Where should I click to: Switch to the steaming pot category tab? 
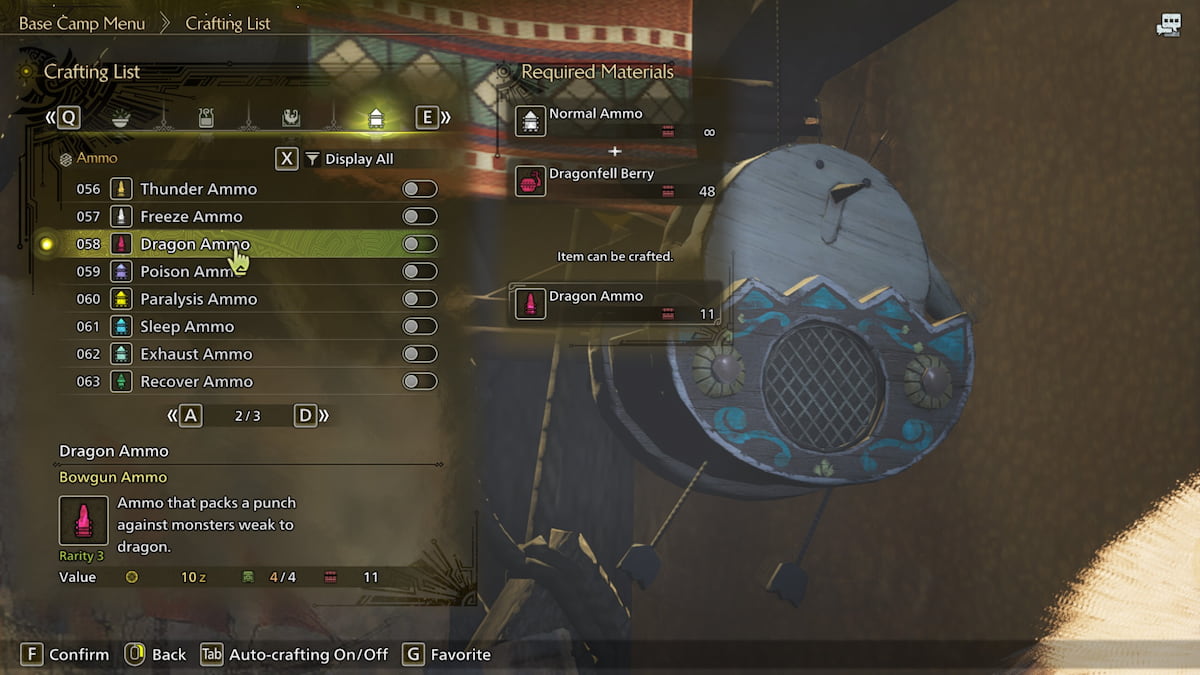click(x=205, y=118)
